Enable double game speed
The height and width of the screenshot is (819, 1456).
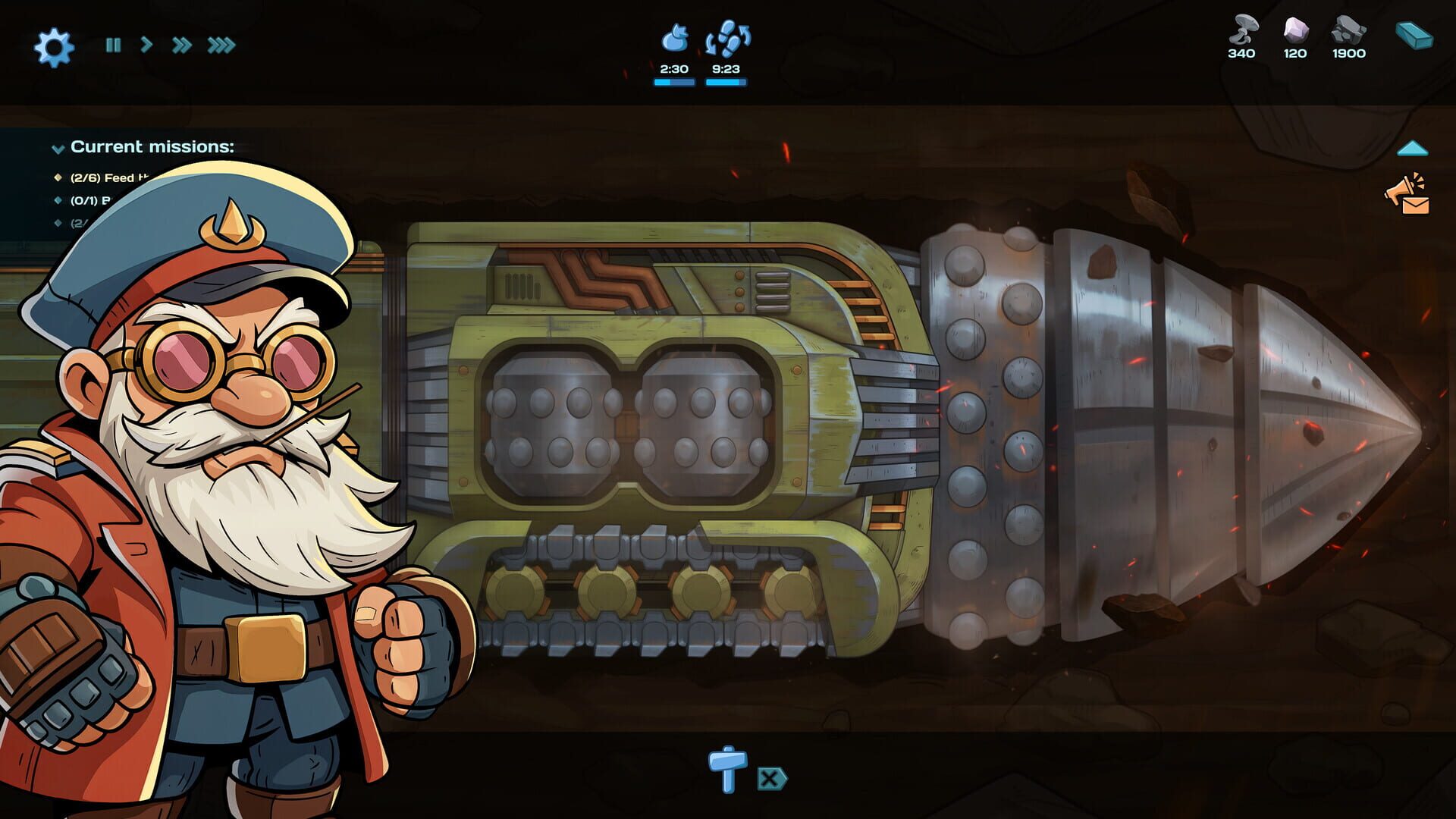point(182,45)
